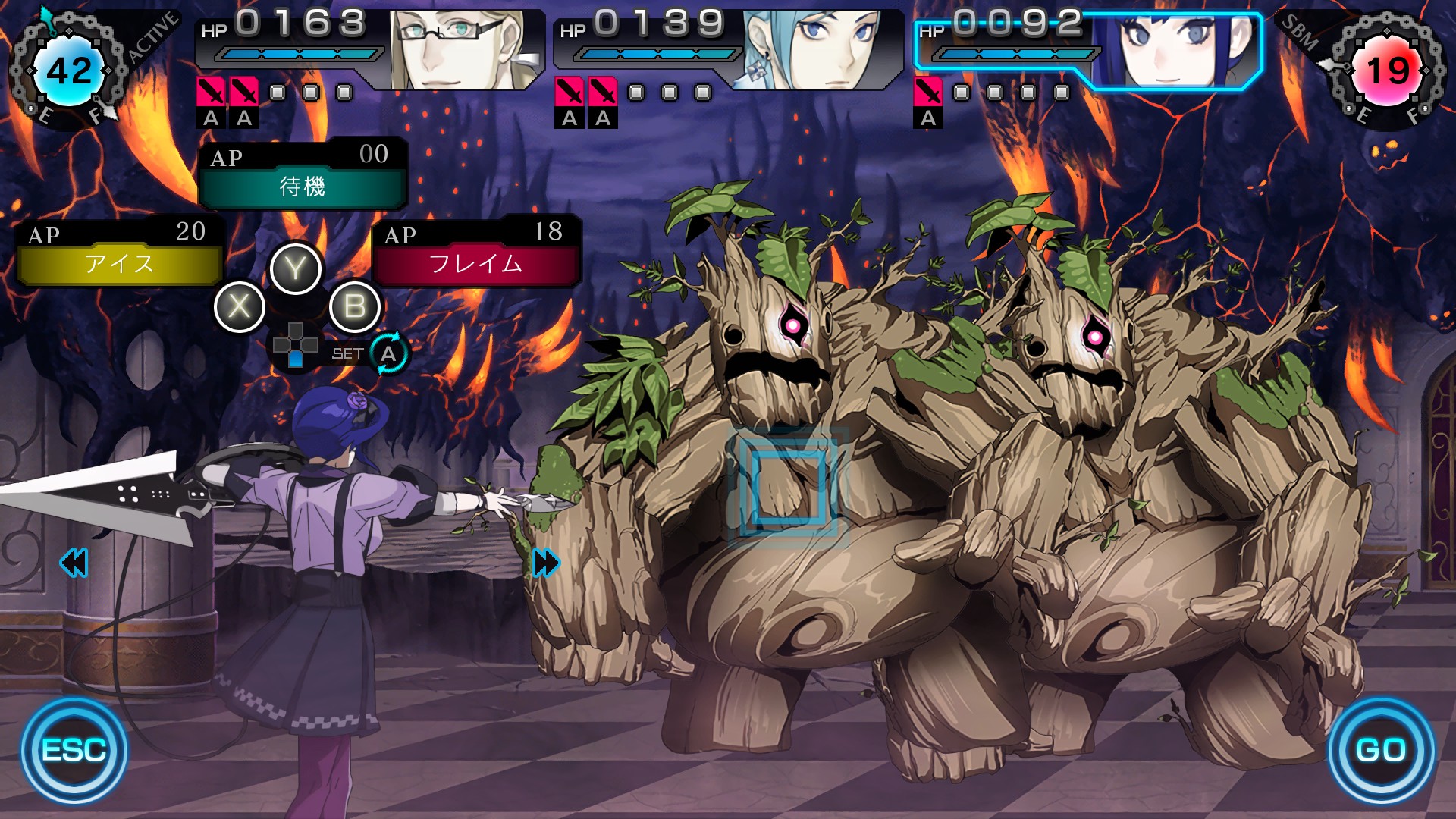Select the first sword attack icon under the 0163 HP bar
This screenshot has width=1456, height=819.
click(x=211, y=93)
